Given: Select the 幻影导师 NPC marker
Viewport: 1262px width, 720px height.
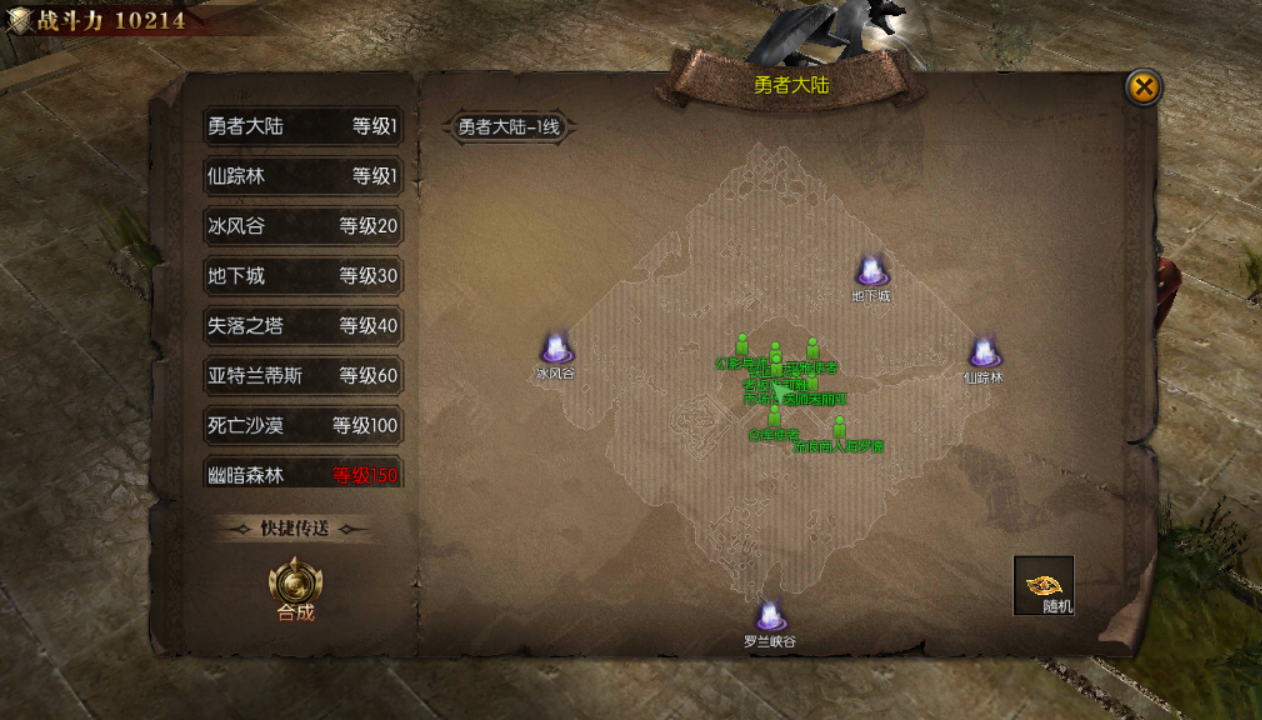Looking at the screenshot, I should click(742, 346).
